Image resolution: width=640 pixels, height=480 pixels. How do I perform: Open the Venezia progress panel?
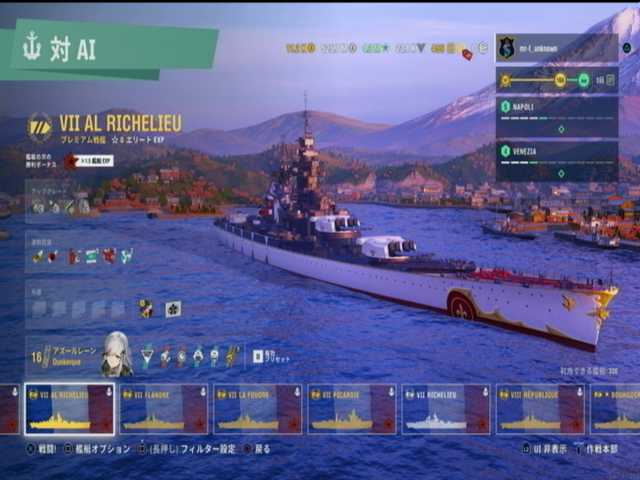coord(556,160)
